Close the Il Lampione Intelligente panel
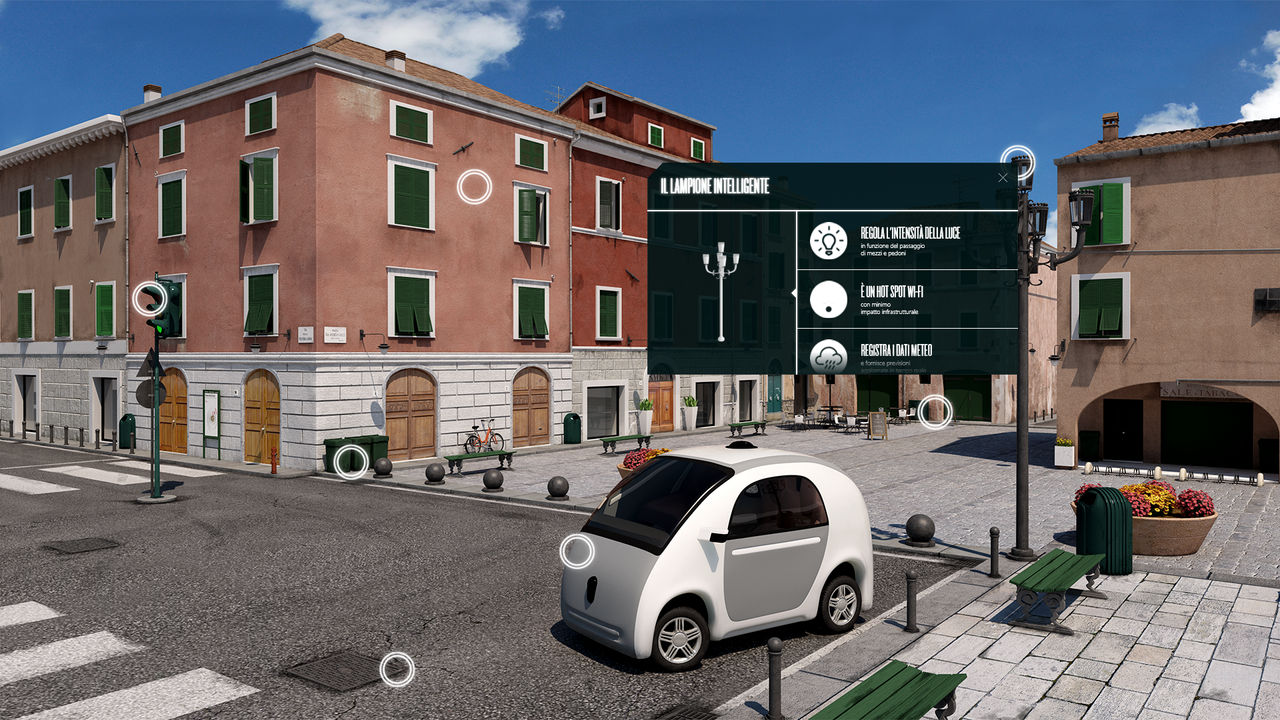The height and width of the screenshot is (720, 1280). click(1003, 178)
